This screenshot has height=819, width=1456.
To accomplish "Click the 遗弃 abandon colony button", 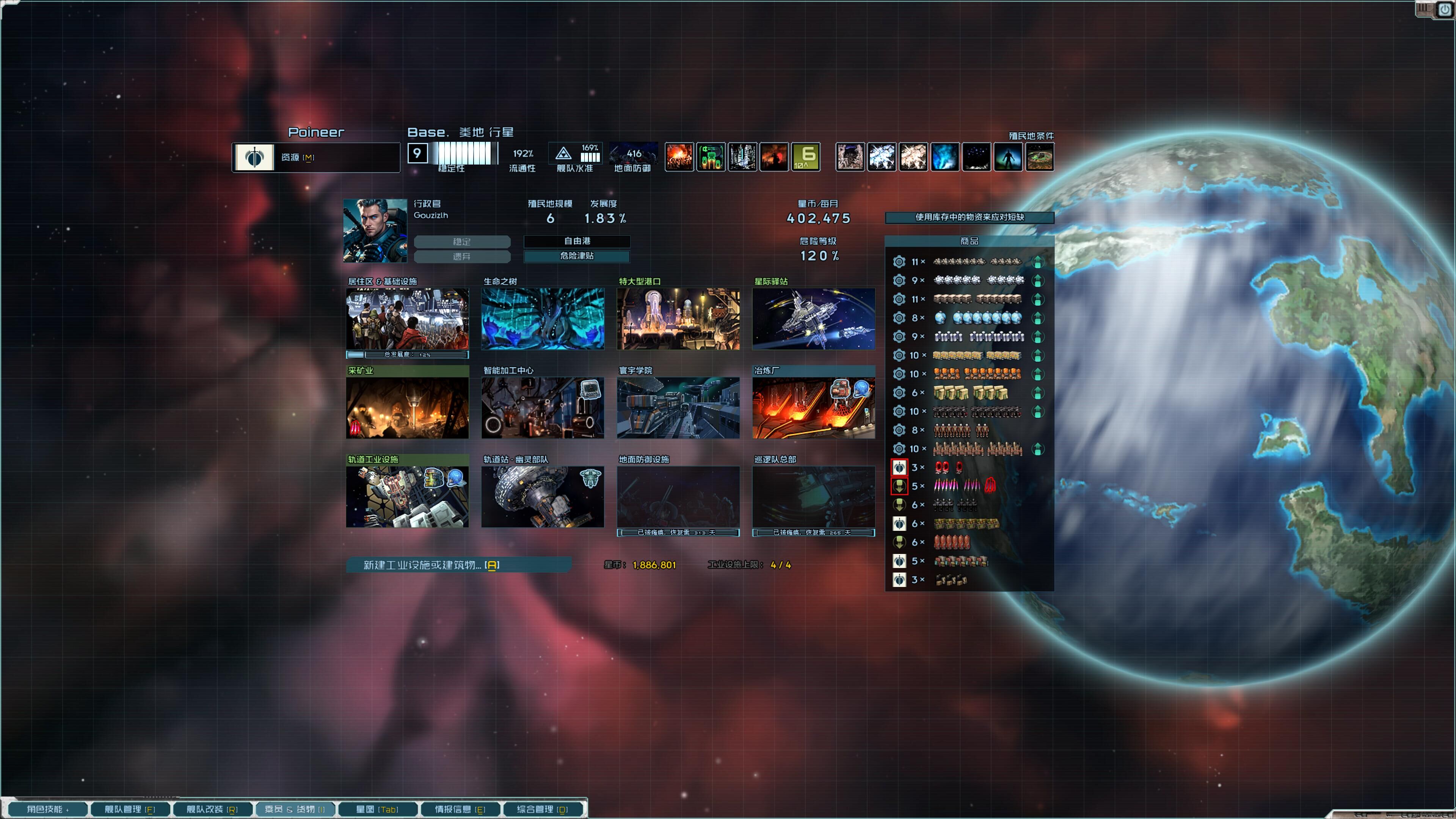I will [x=462, y=257].
